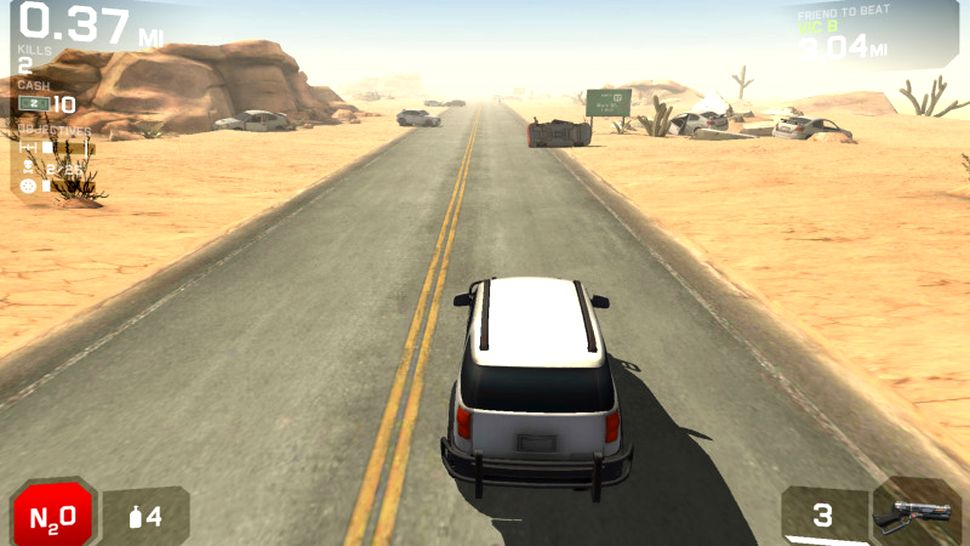Fire the shotgun weapon icon
The height and width of the screenshot is (546, 970).
912,514
